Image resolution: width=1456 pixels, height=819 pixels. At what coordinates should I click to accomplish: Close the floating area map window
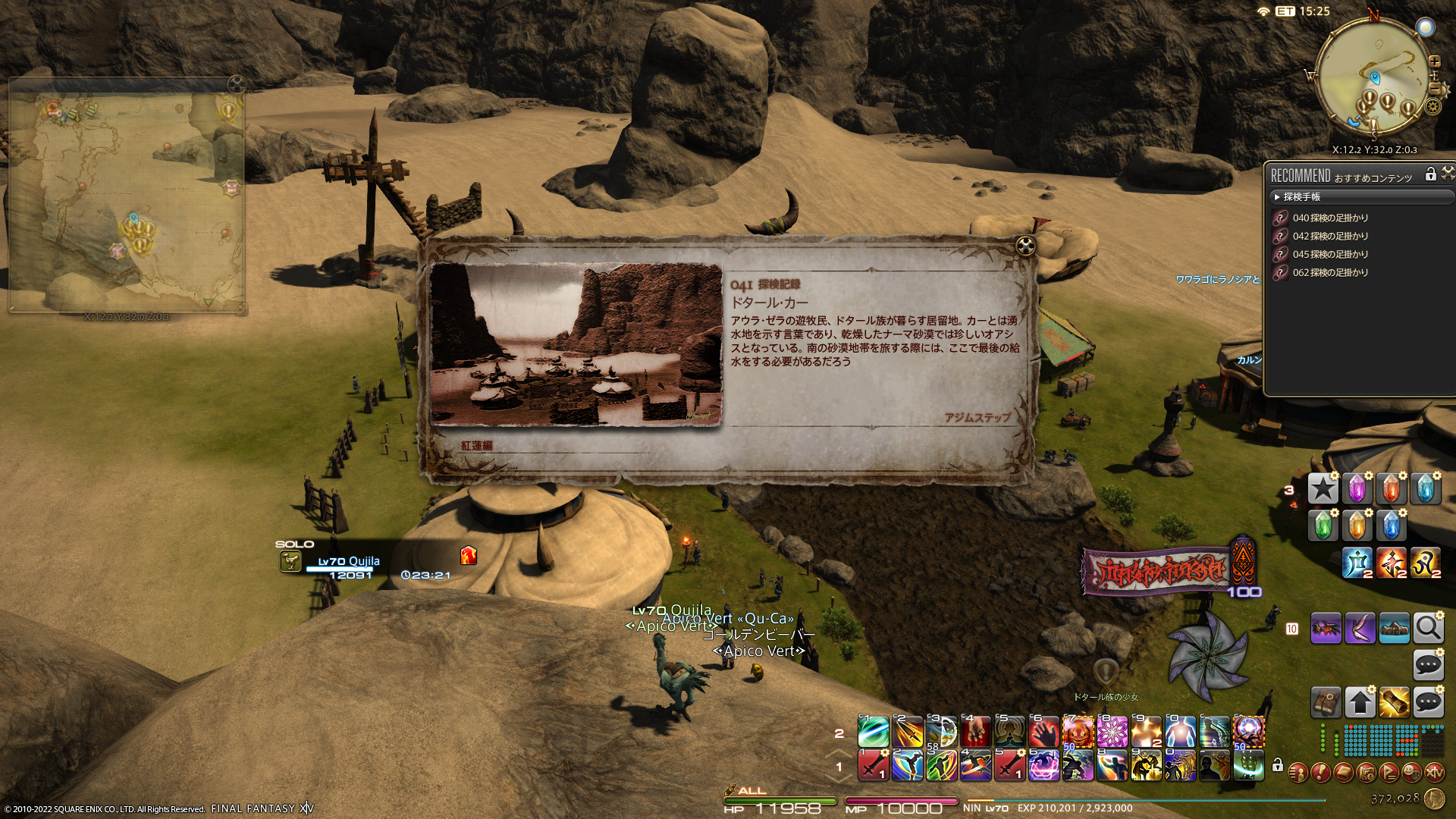[237, 84]
